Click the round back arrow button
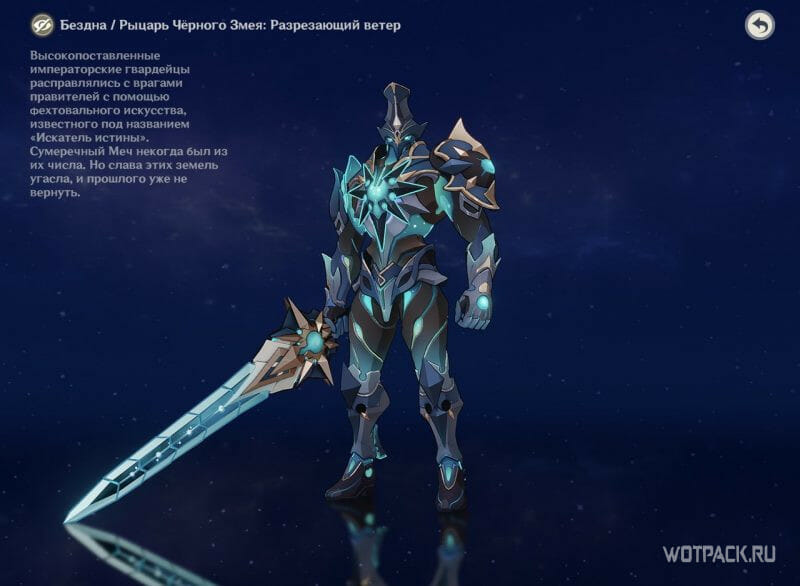The width and height of the screenshot is (800, 586). (760, 25)
